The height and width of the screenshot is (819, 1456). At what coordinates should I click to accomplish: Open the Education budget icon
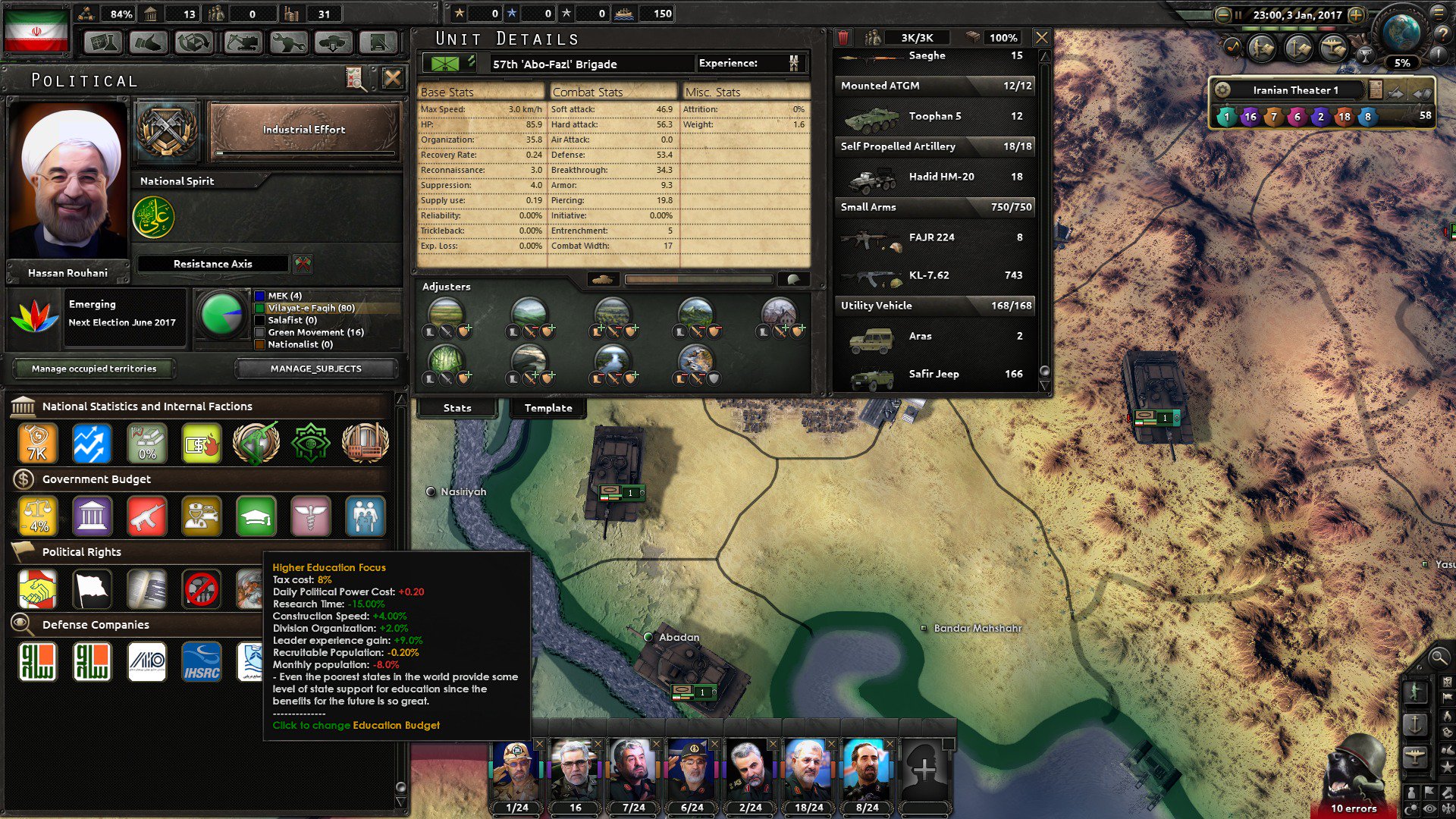pyautogui.click(x=255, y=515)
